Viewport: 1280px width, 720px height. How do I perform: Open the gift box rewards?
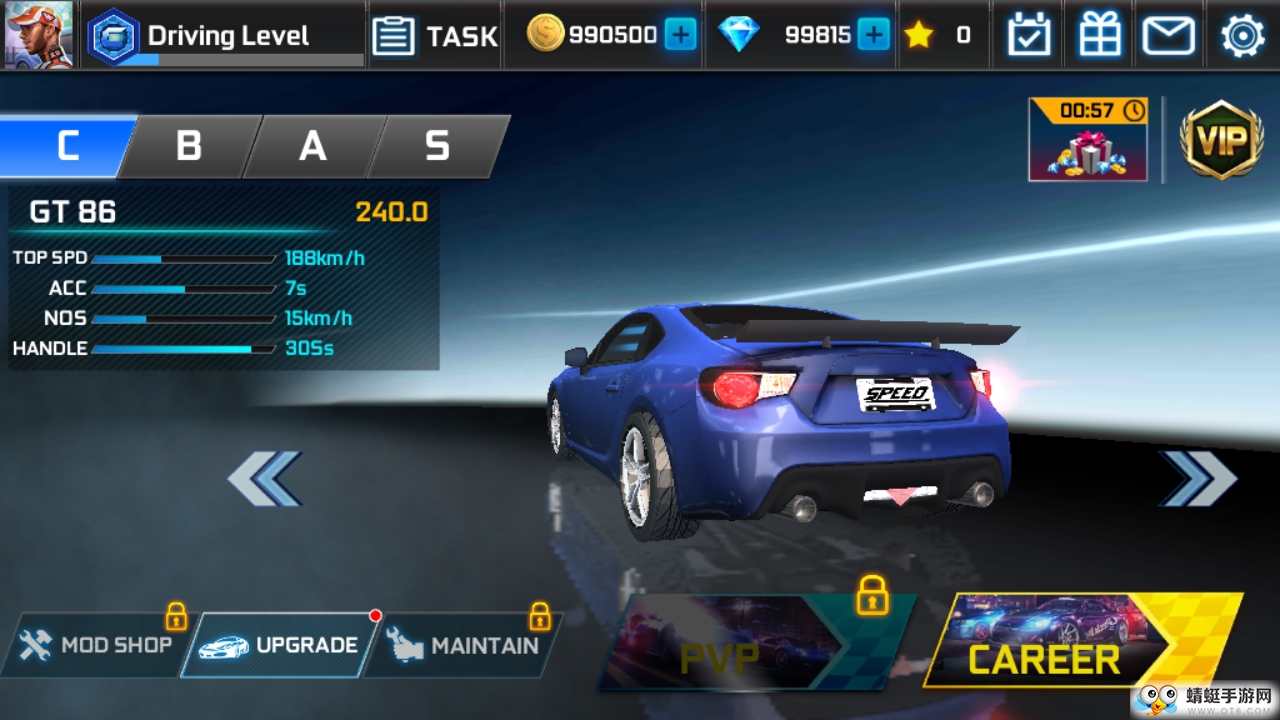pos(1100,35)
